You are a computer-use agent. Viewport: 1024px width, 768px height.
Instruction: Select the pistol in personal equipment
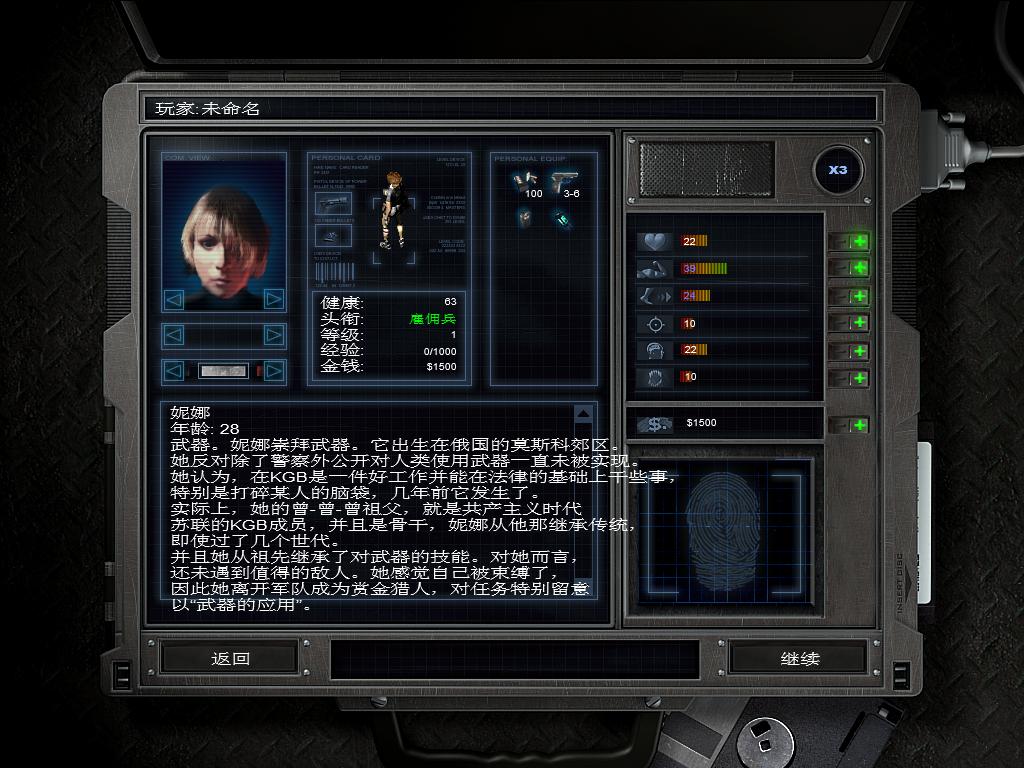tap(565, 179)
